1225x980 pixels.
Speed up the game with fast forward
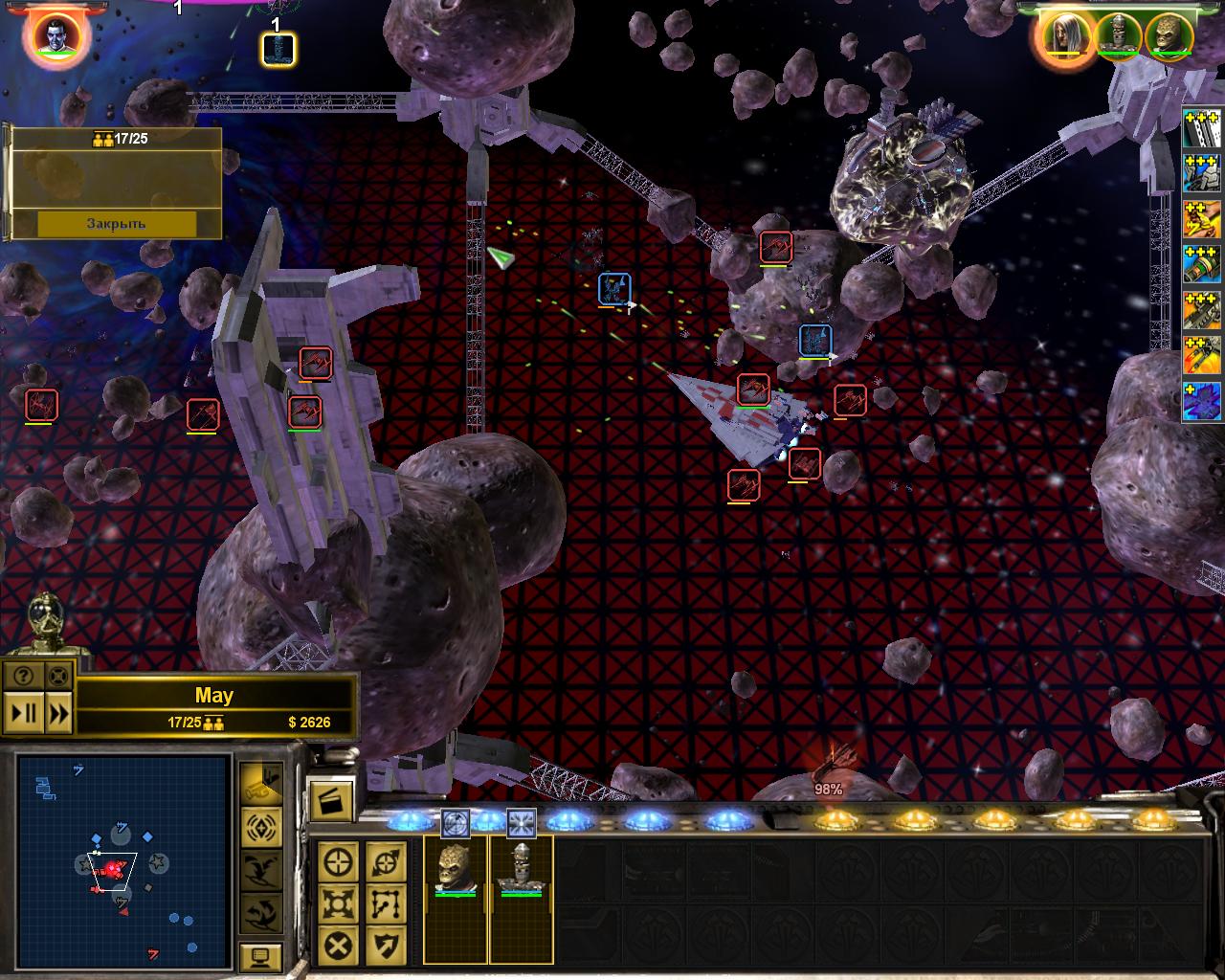point(59,713)
